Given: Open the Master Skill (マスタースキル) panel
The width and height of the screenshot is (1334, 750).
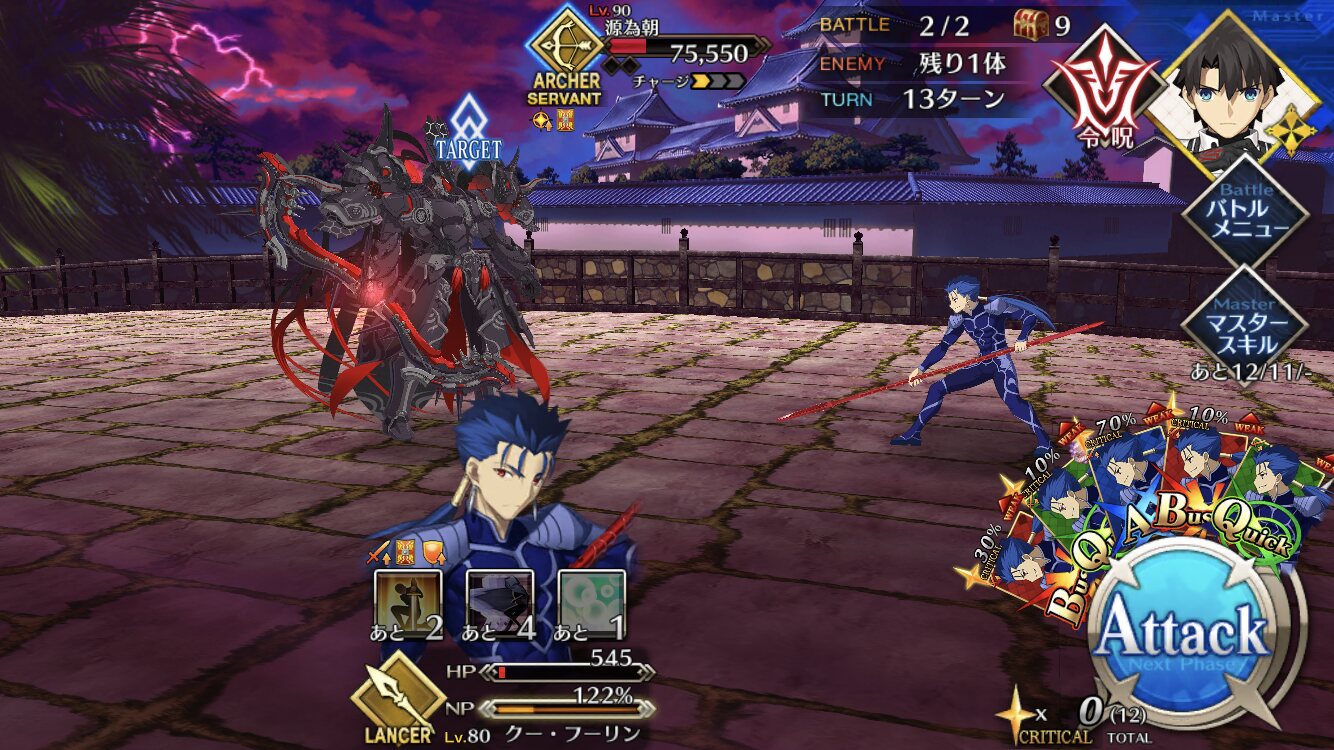Looking at the screenshot, I should pyautogui.click(x=1245, y=324).
